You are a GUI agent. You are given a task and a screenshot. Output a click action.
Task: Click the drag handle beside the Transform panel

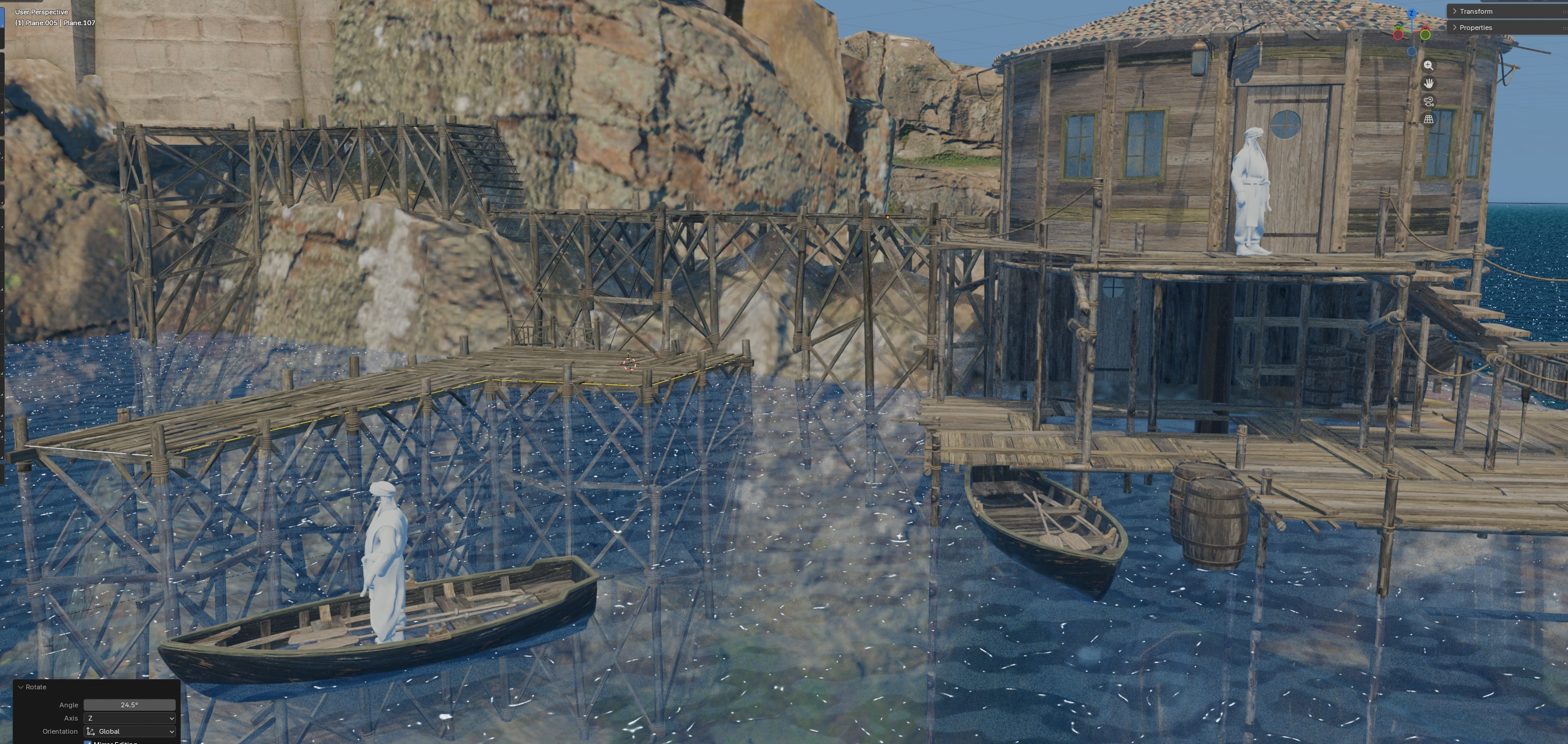coord(1564,11)
